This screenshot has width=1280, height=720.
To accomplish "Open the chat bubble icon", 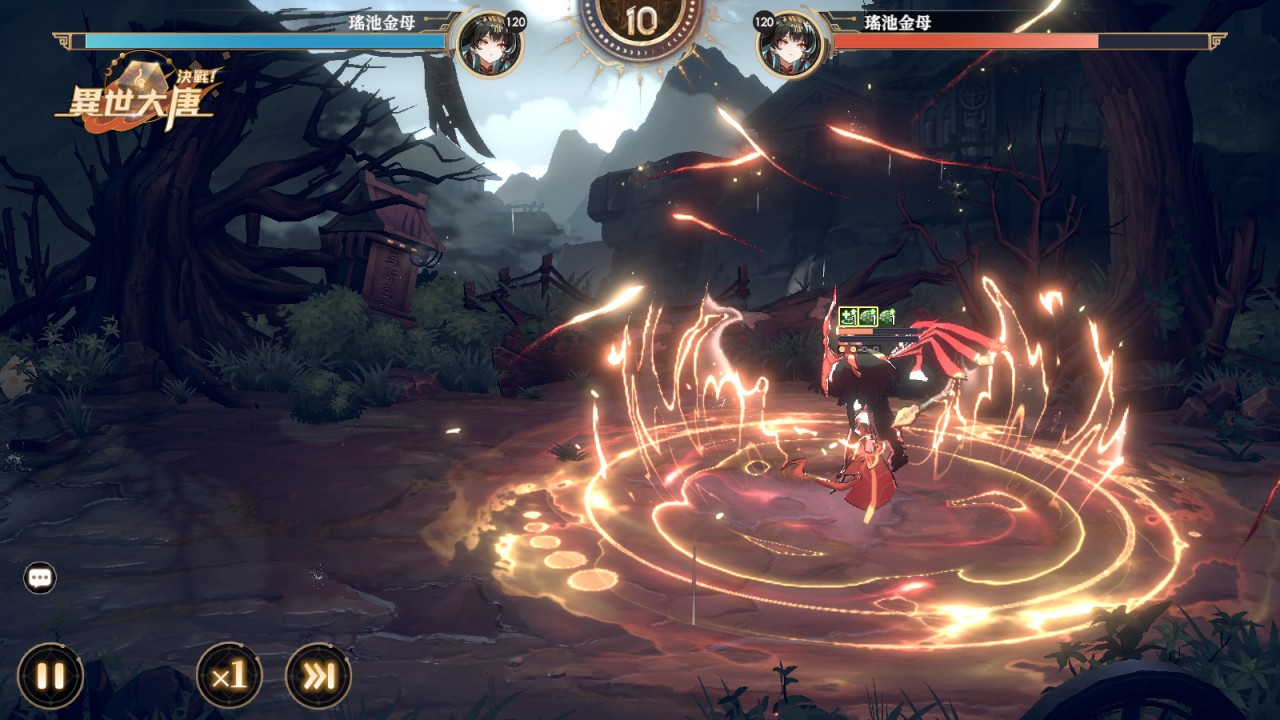I will click(40, 578).
